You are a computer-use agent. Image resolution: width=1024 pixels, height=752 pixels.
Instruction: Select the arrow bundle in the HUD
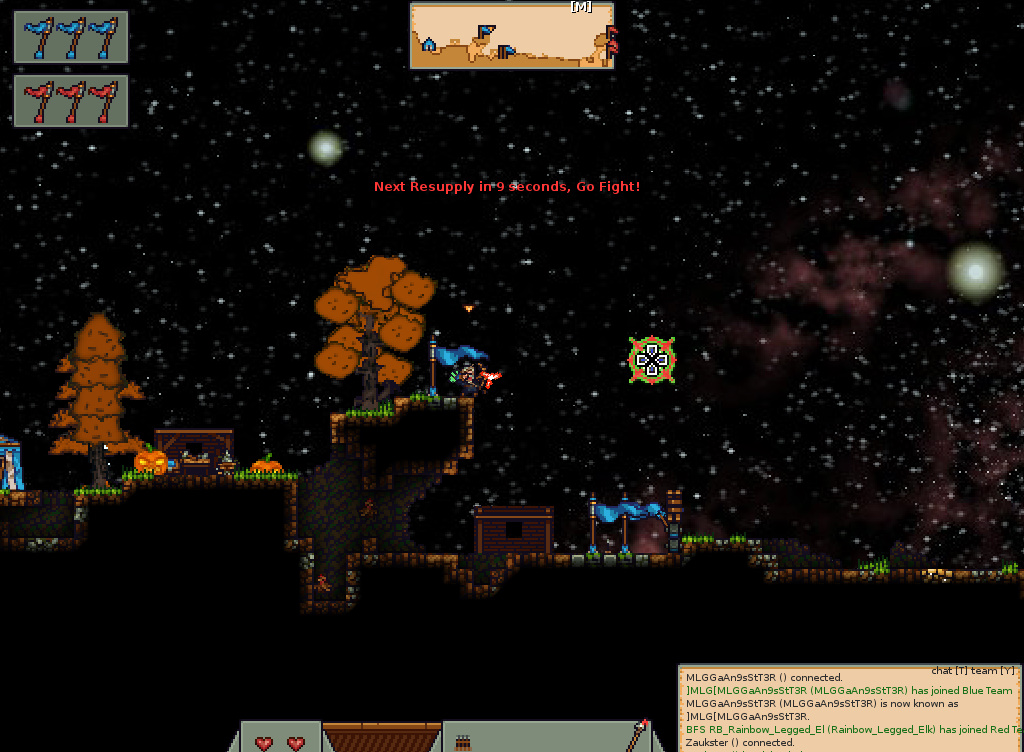[463, 743]
